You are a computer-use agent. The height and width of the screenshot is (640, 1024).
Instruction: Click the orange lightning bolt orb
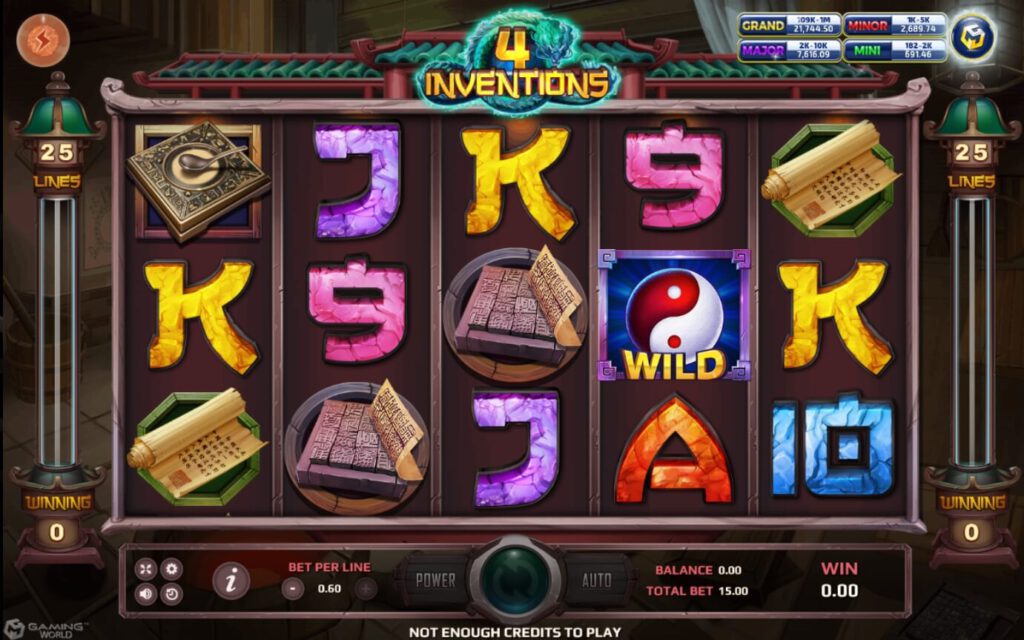[x=43, y=40]
